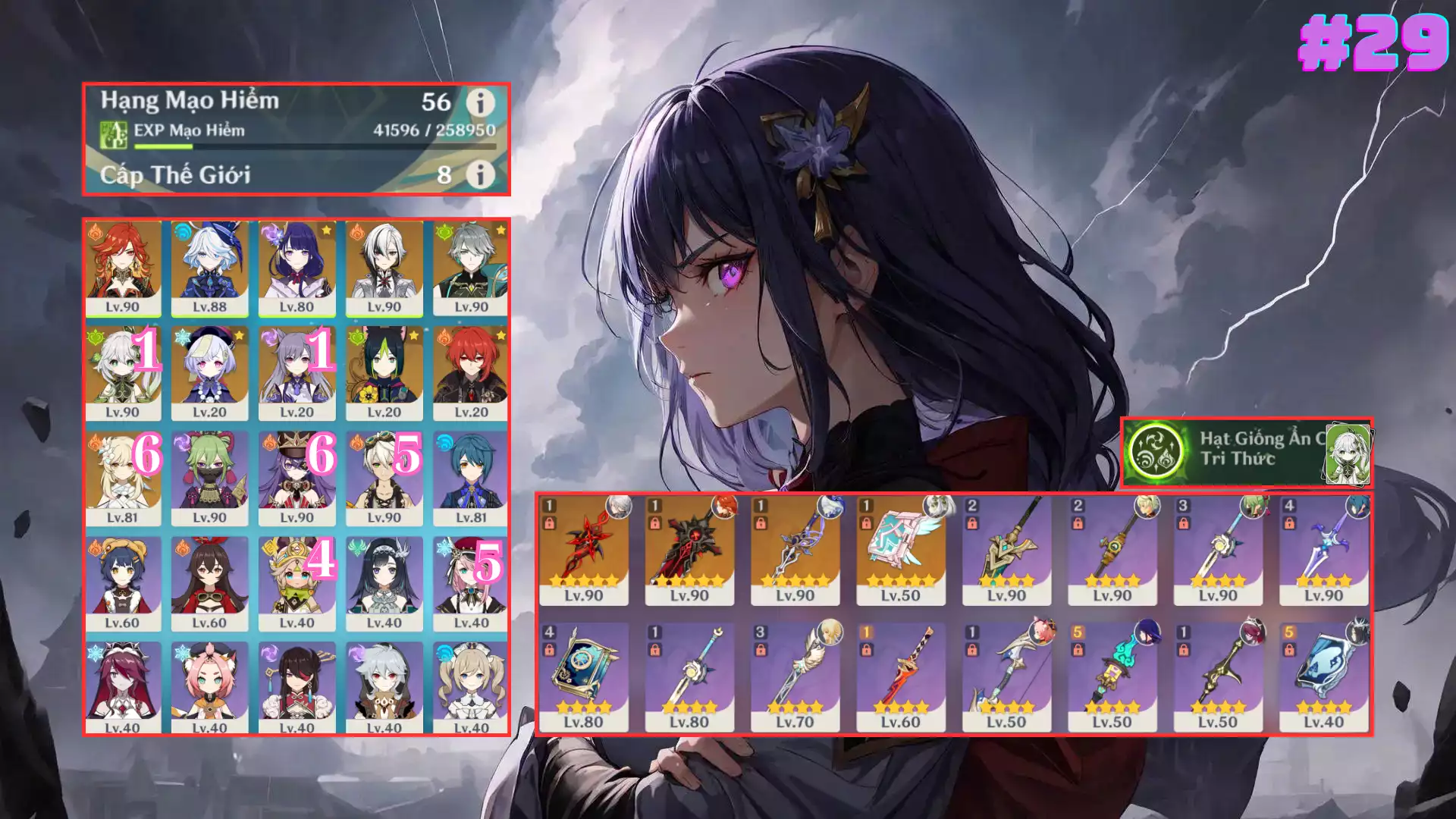Select the Mavuika character card
This screenshot has width=1456, height=819.
pos(123,268)
